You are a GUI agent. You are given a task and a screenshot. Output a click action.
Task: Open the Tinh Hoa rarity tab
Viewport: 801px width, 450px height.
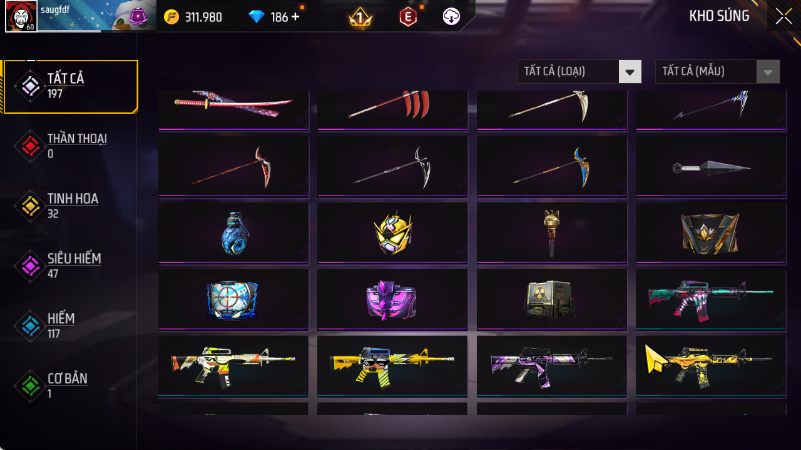(70, 205)
